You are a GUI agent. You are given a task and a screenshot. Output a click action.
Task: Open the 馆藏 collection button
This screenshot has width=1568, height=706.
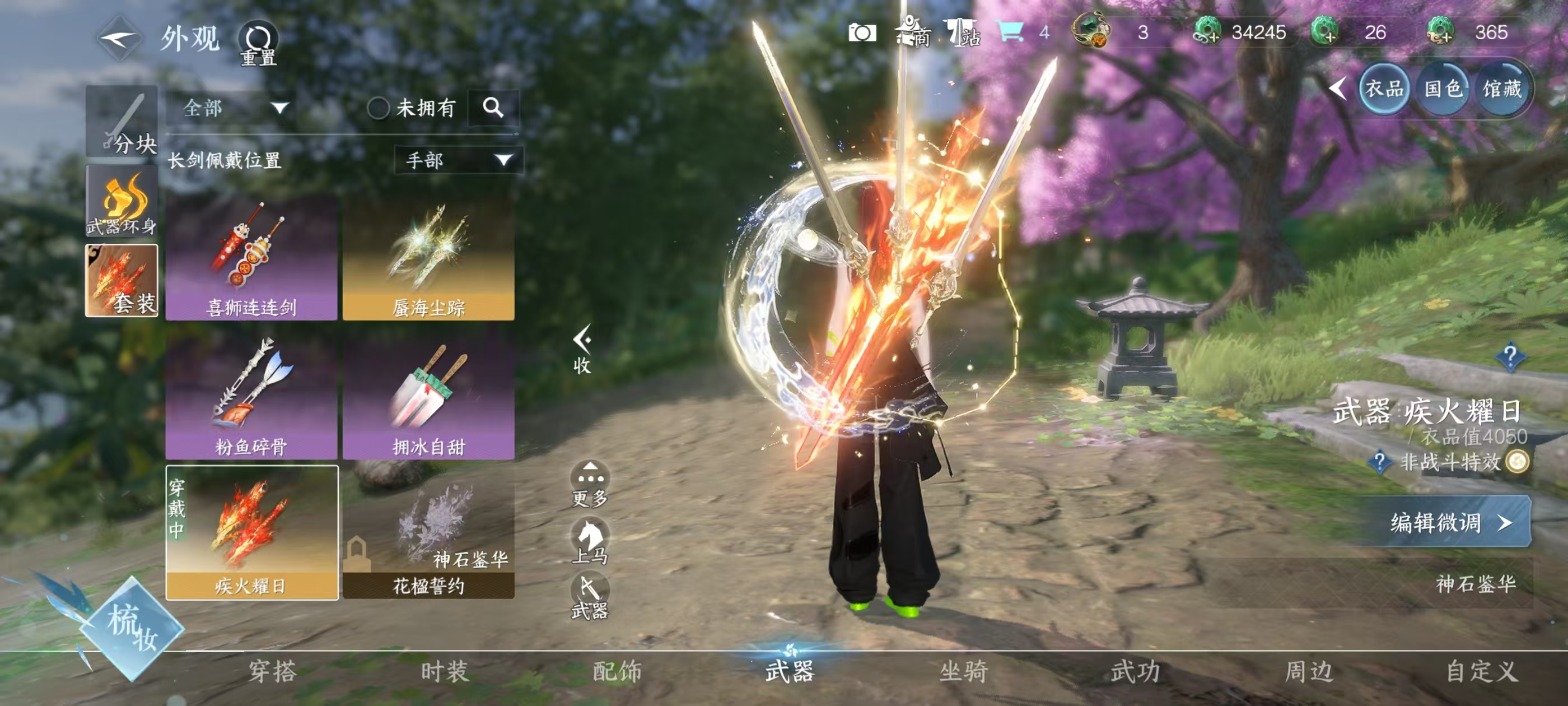1501,89
